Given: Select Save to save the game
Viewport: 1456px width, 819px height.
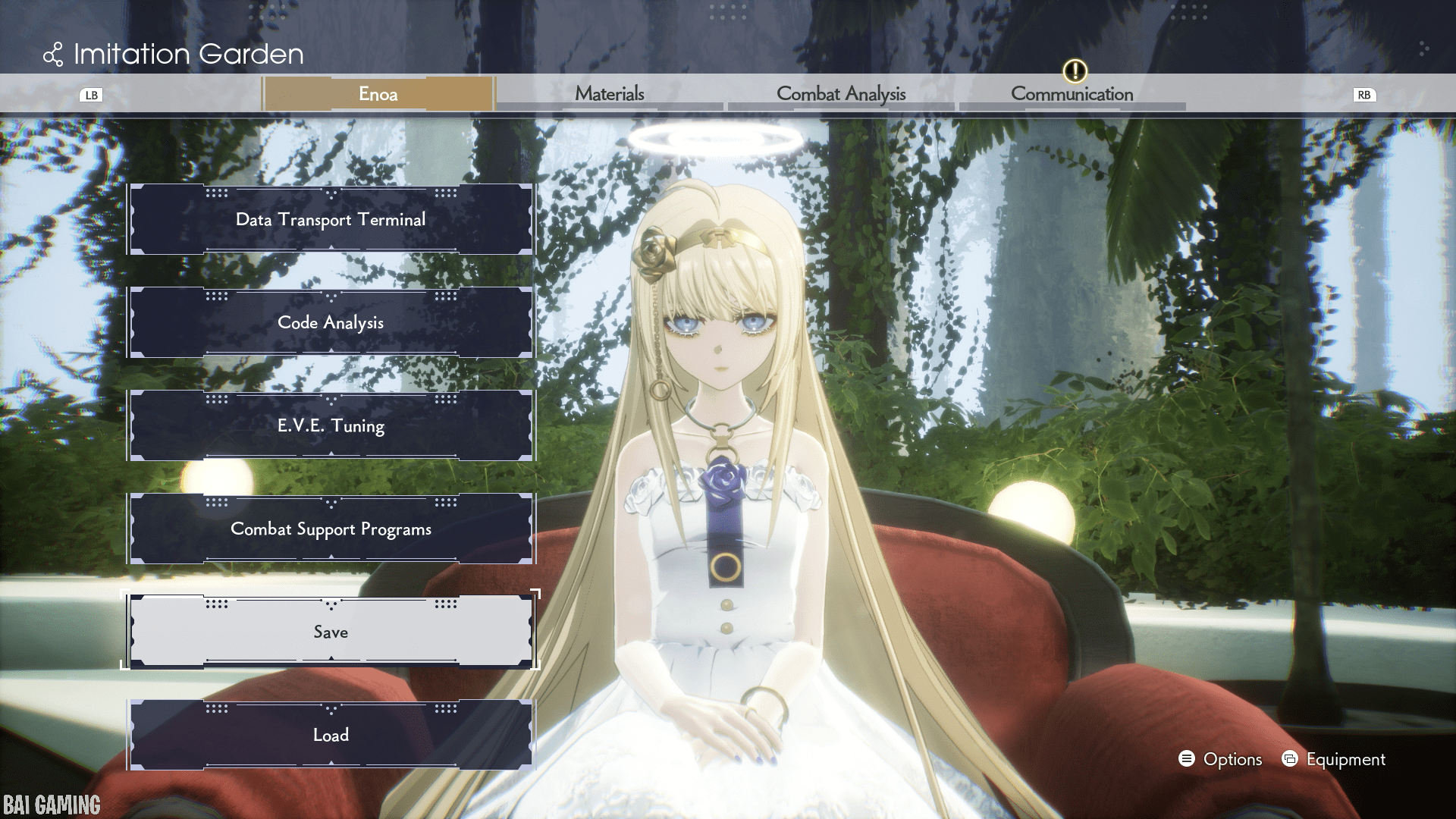Looking at the screenshot, I should point(331,632).
